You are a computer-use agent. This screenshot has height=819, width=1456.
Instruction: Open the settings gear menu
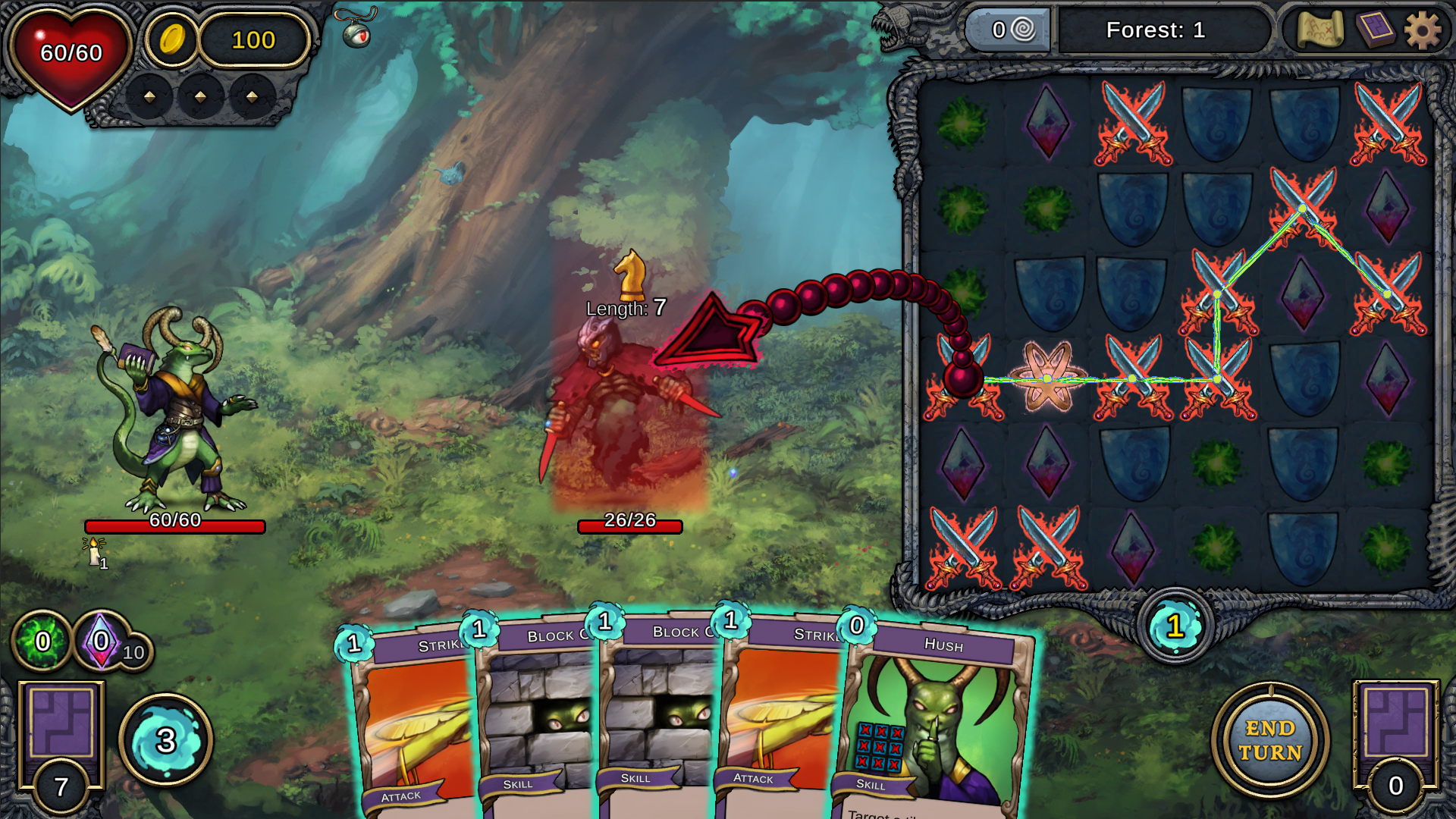point(1422,31)
